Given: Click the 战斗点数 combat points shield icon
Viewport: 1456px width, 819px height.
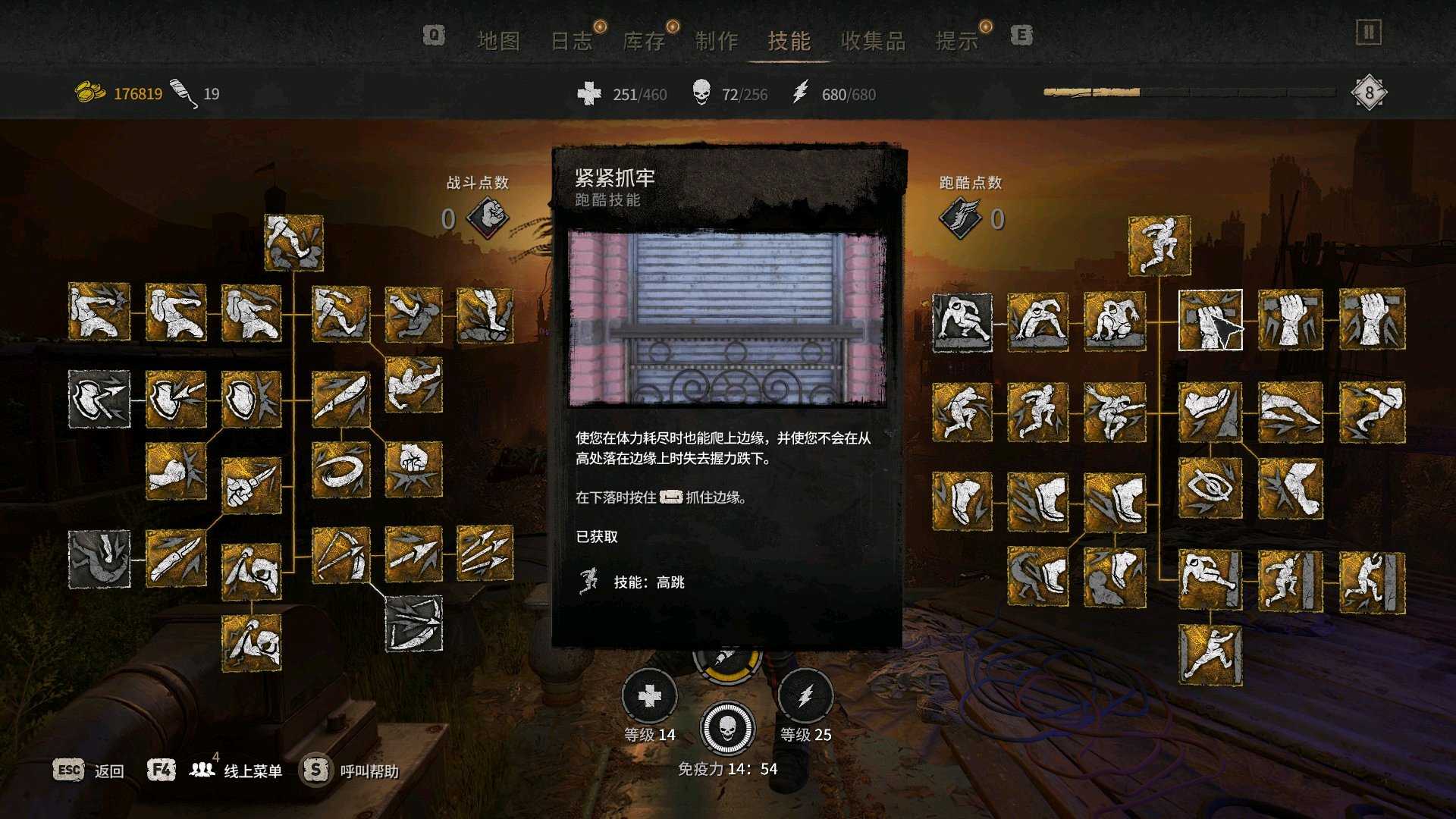Looking at the screenshot, I should point(489,216).
